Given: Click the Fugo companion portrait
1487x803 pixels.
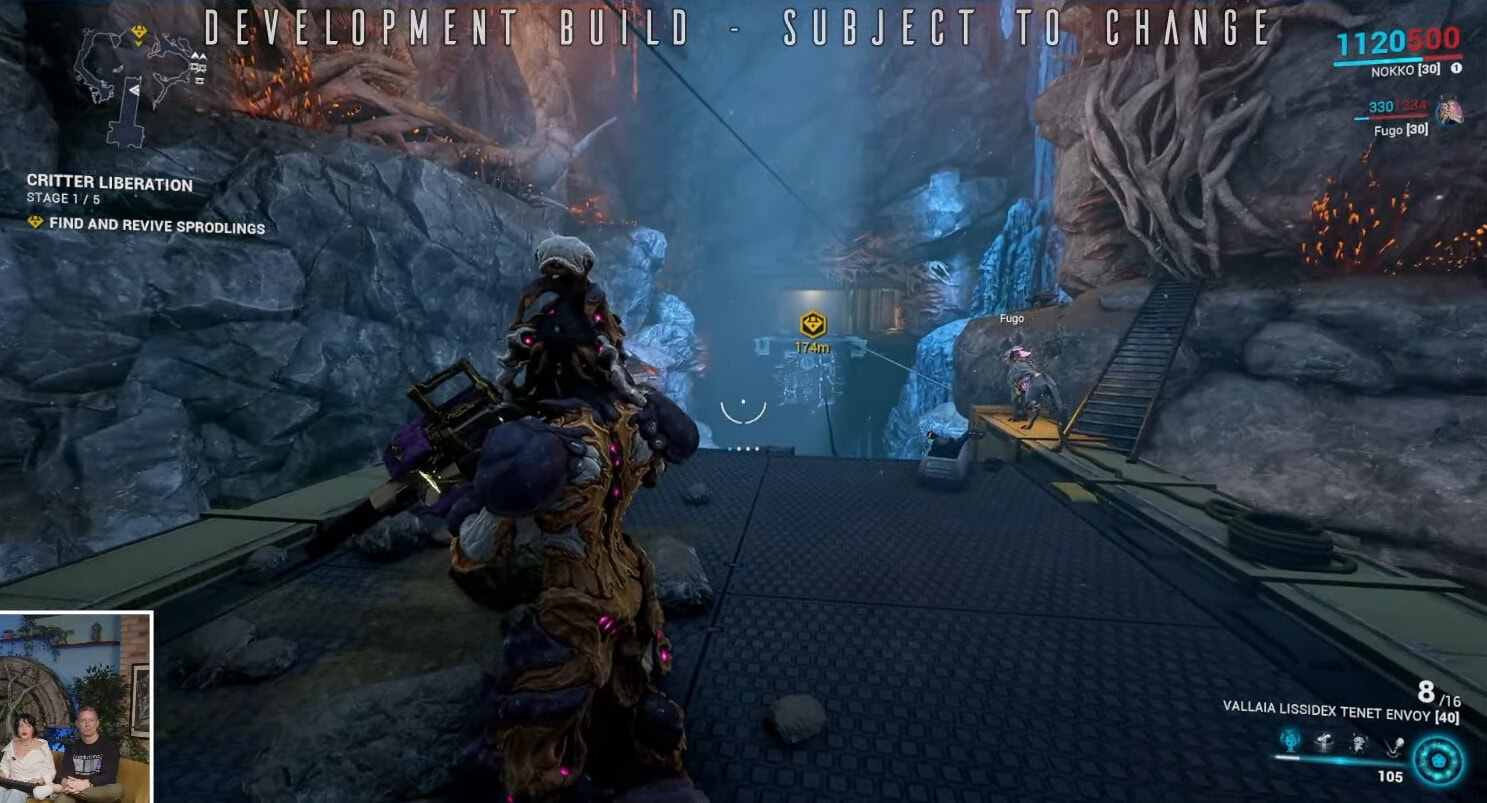Looking at the screenshot, I should [x=1447, y=110].
